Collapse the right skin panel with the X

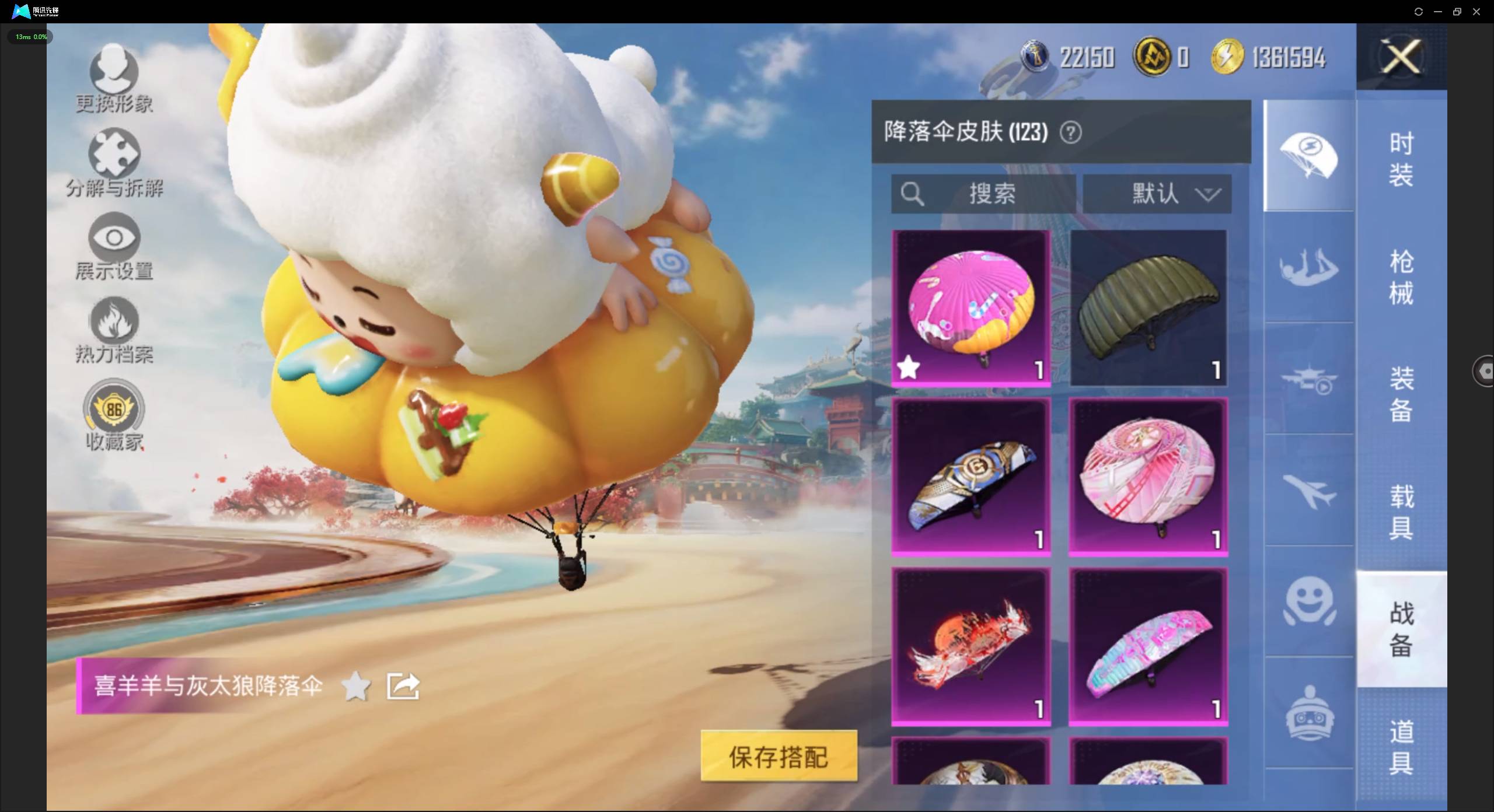pyautogui.click(x=1401, y=56)
